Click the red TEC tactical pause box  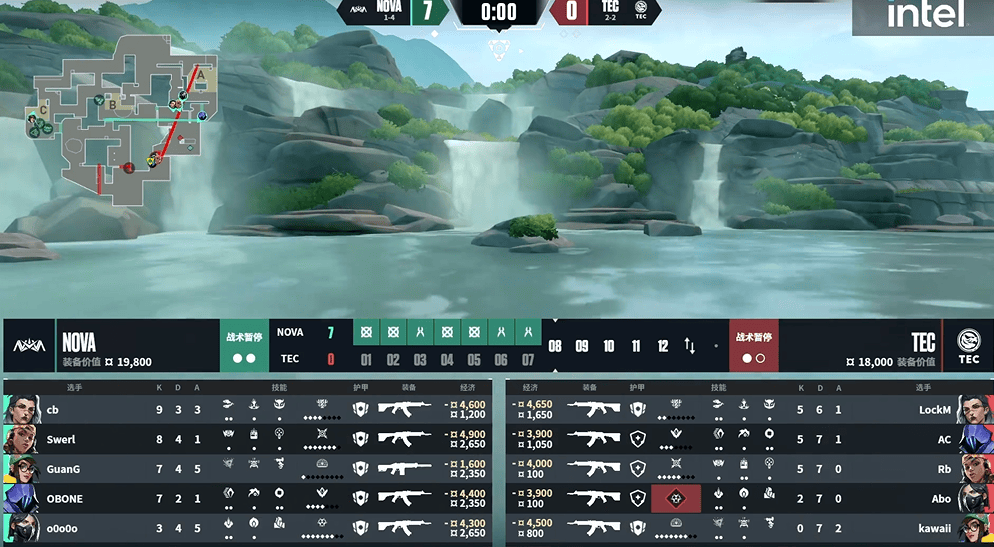(x=753, y=346)
